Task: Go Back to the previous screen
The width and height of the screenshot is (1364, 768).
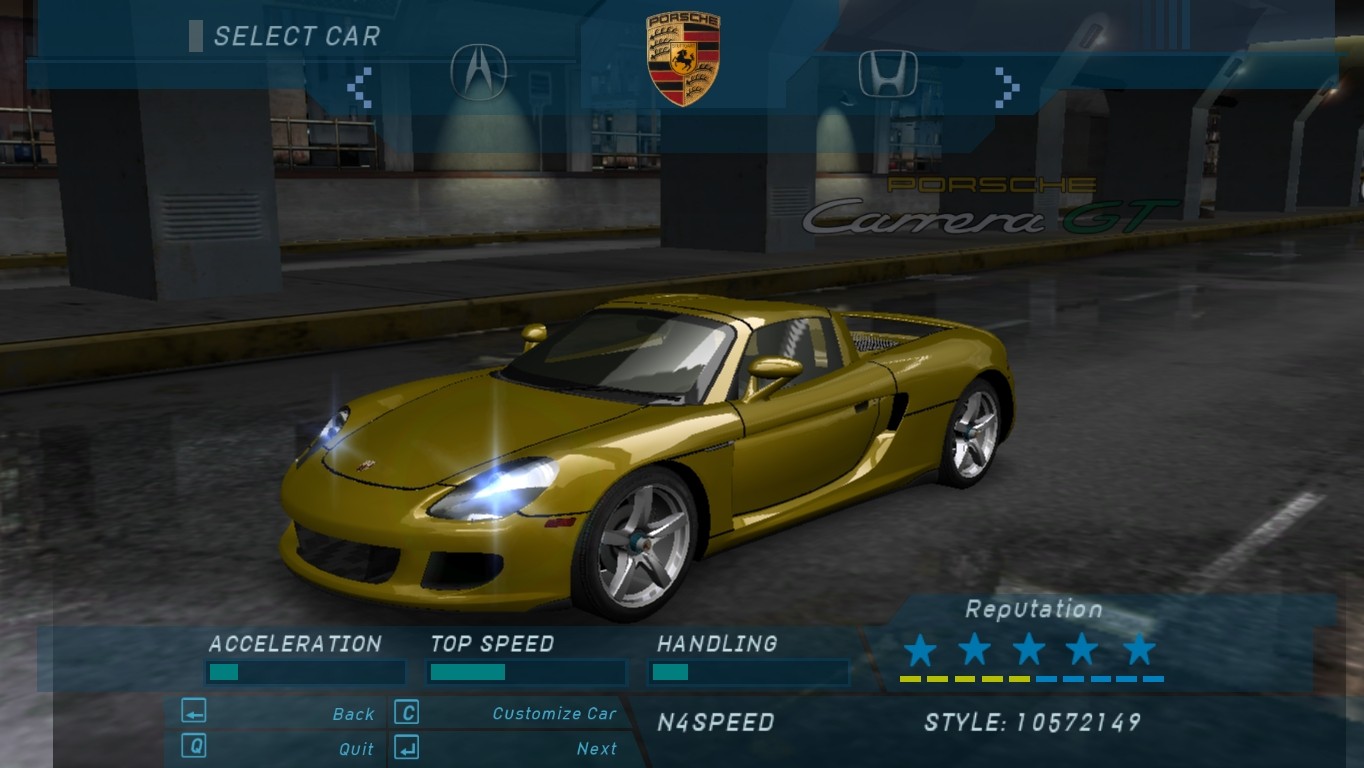Action: [353, 714]
